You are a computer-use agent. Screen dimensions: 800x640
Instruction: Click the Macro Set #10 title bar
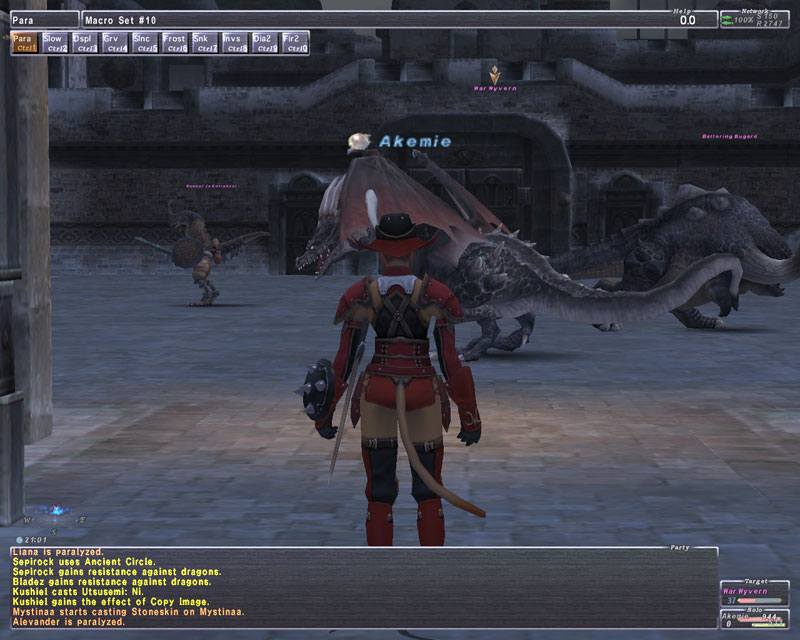point(370,19)
